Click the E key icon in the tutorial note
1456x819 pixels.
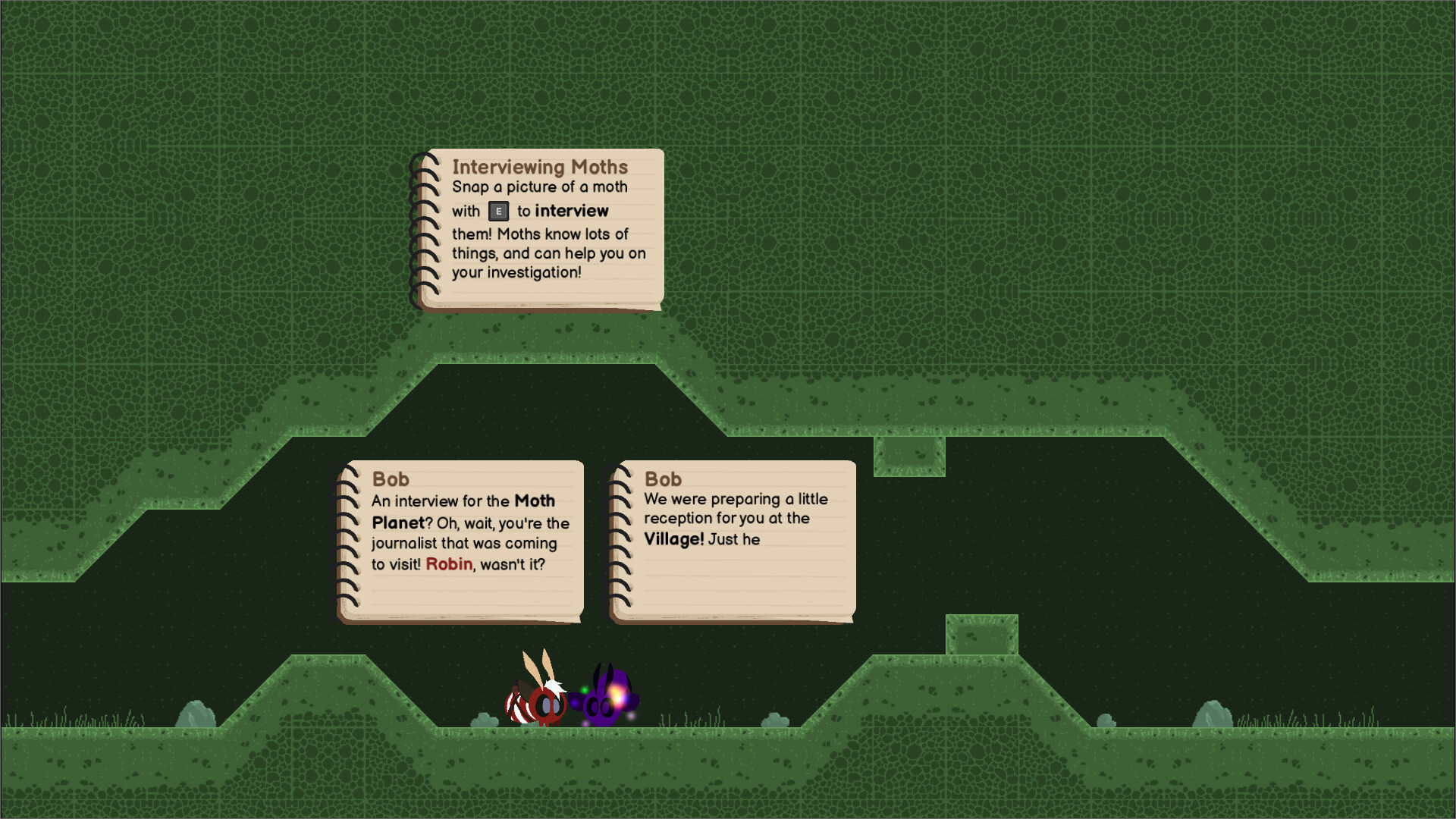coord(497,212)
